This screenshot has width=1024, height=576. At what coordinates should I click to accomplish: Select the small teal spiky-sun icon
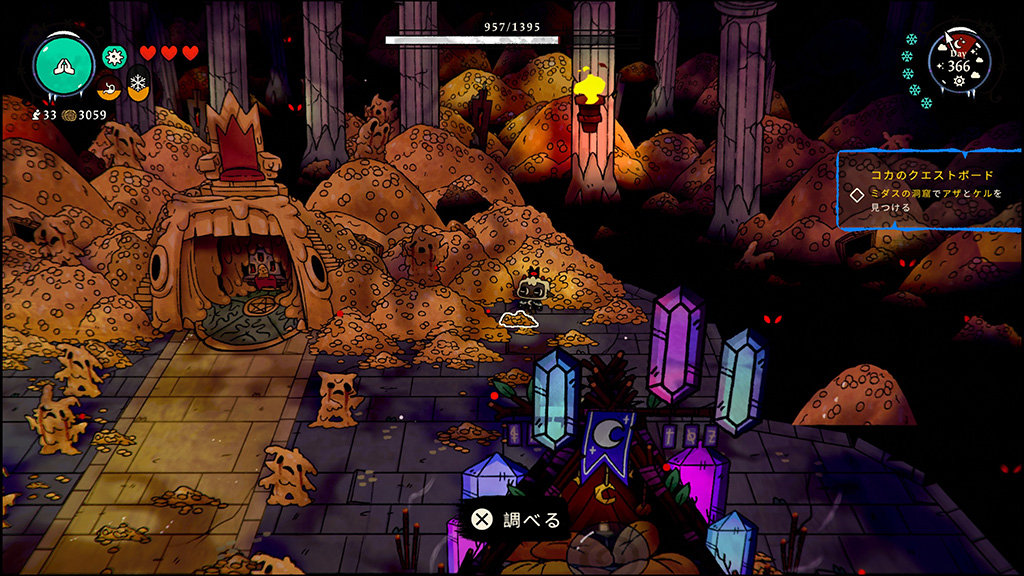[115, 55]
